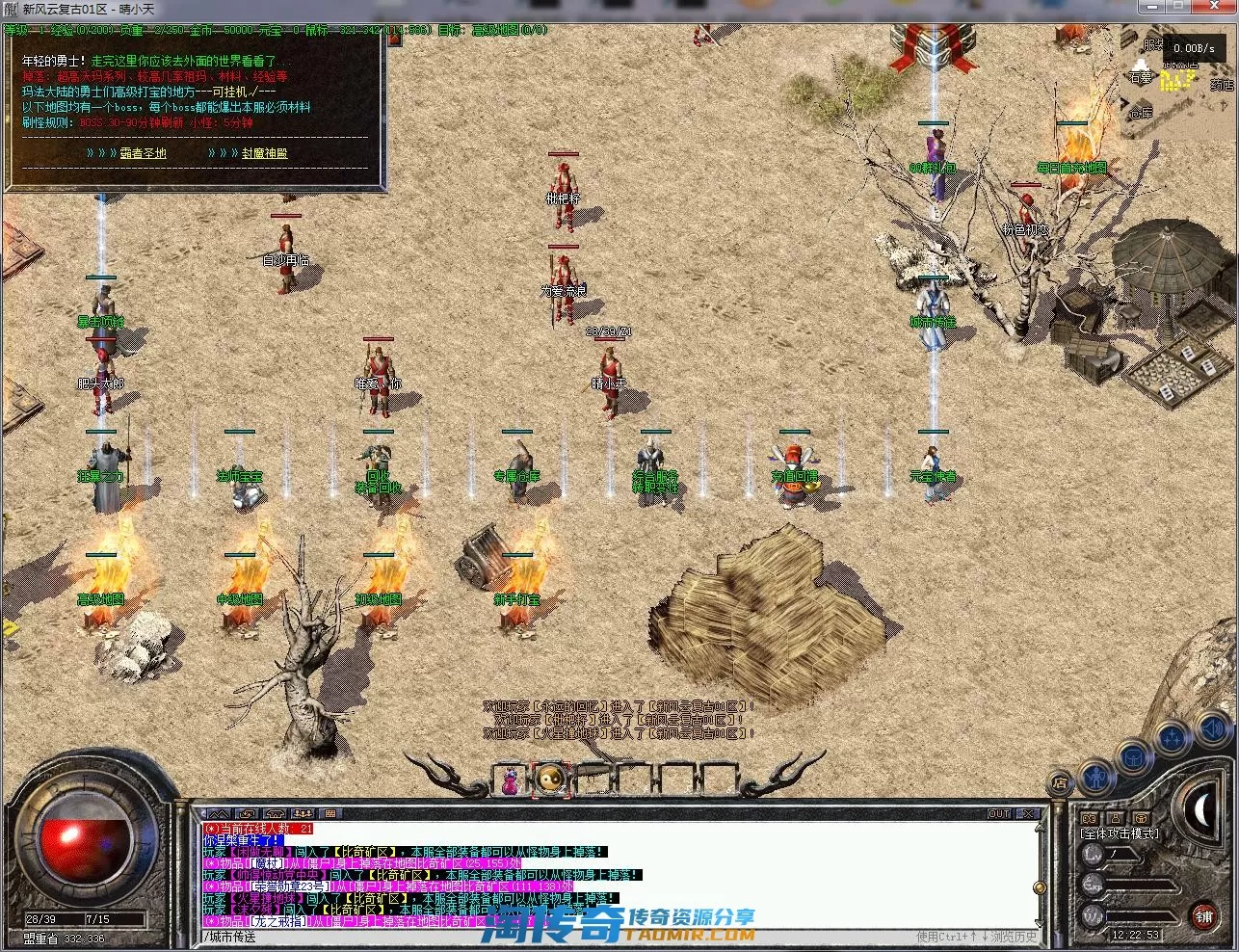Image resolution: width=1239 pixels, height=952 pixels.
Task: Open the 店 shop button
Action: pyautogui.click(x=1059, y=782)
